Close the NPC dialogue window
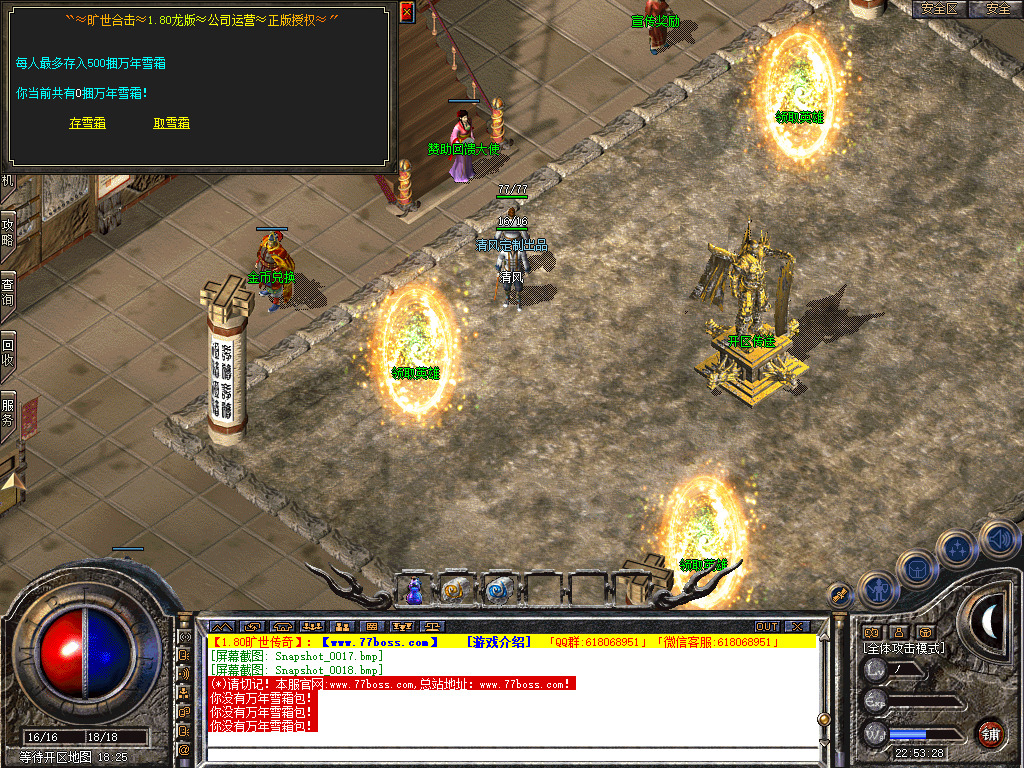Viewport: 1024px width, 768px height. tap(406, 11)
